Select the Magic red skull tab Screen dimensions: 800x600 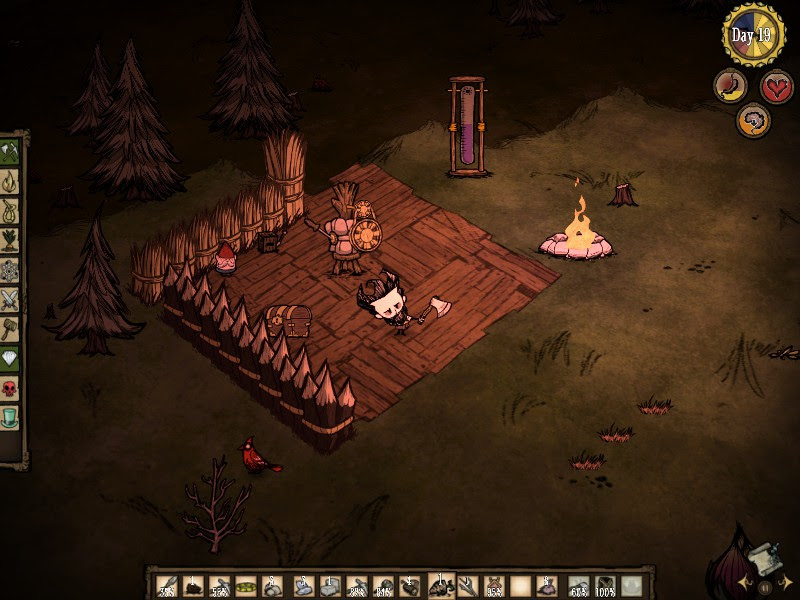coord(10,387)
